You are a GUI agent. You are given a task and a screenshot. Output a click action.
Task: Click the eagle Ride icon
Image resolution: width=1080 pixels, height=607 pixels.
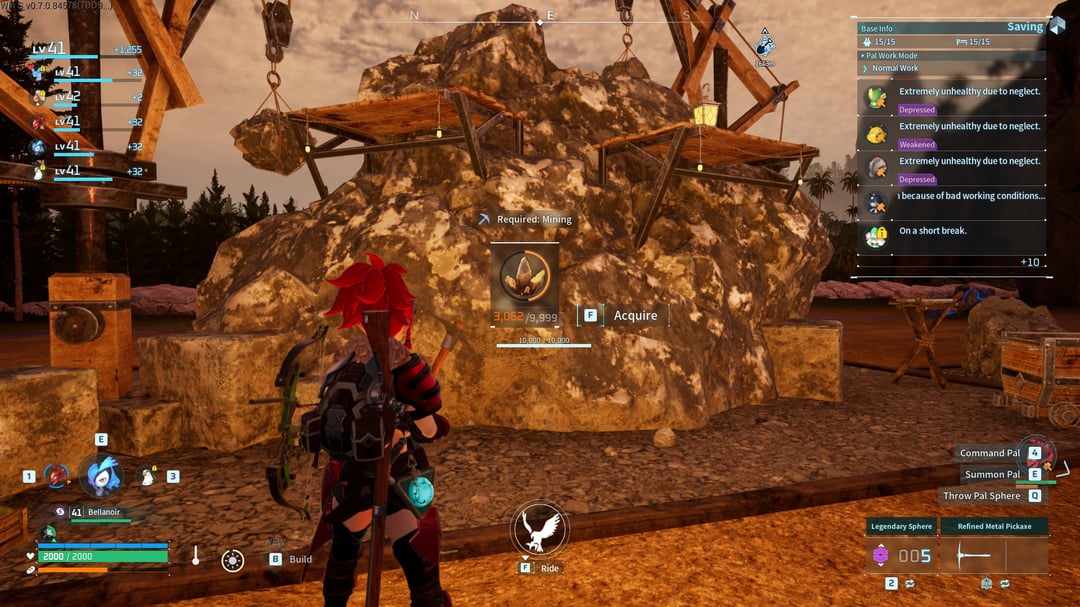click(x=540, y=529)
